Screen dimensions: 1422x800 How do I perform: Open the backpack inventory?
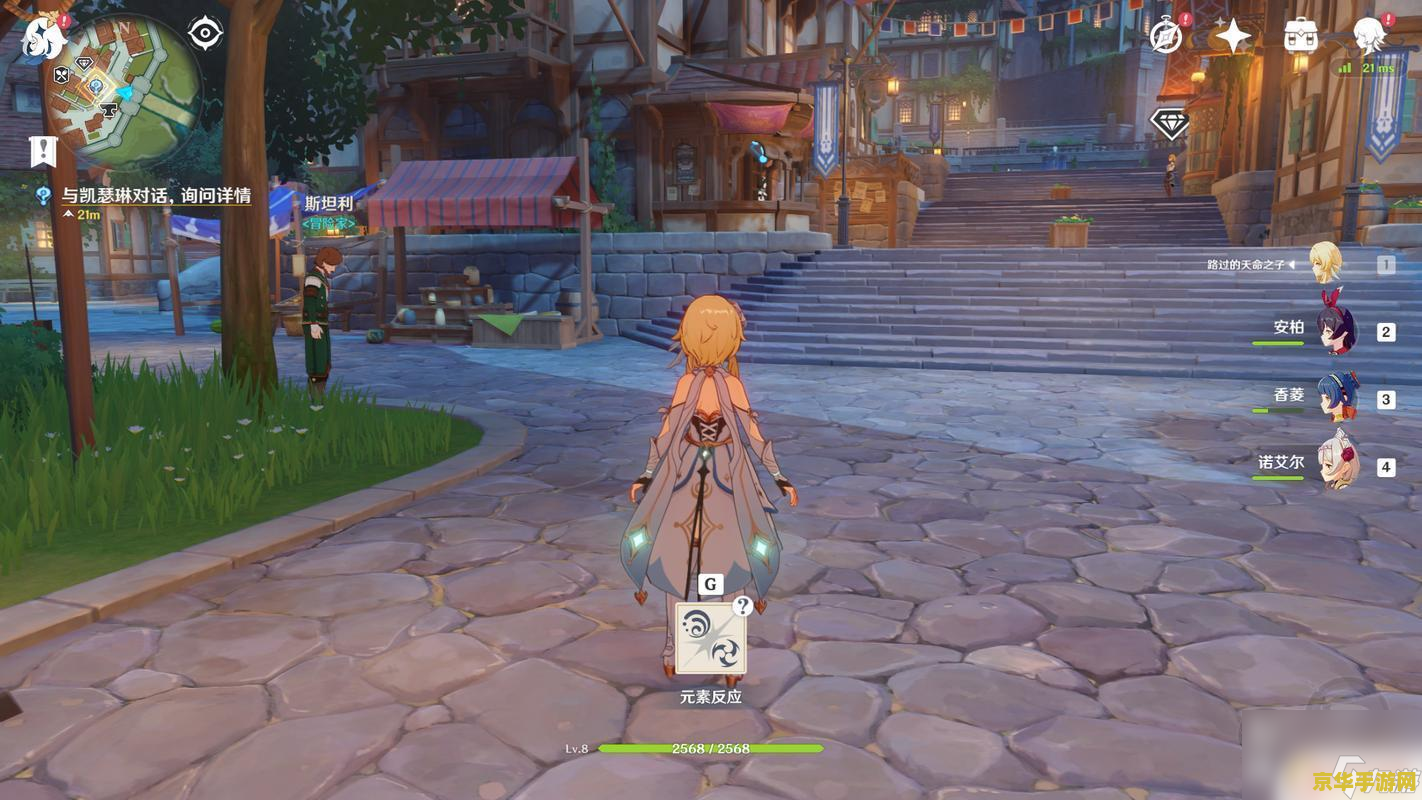click(x=1300, y=37)
